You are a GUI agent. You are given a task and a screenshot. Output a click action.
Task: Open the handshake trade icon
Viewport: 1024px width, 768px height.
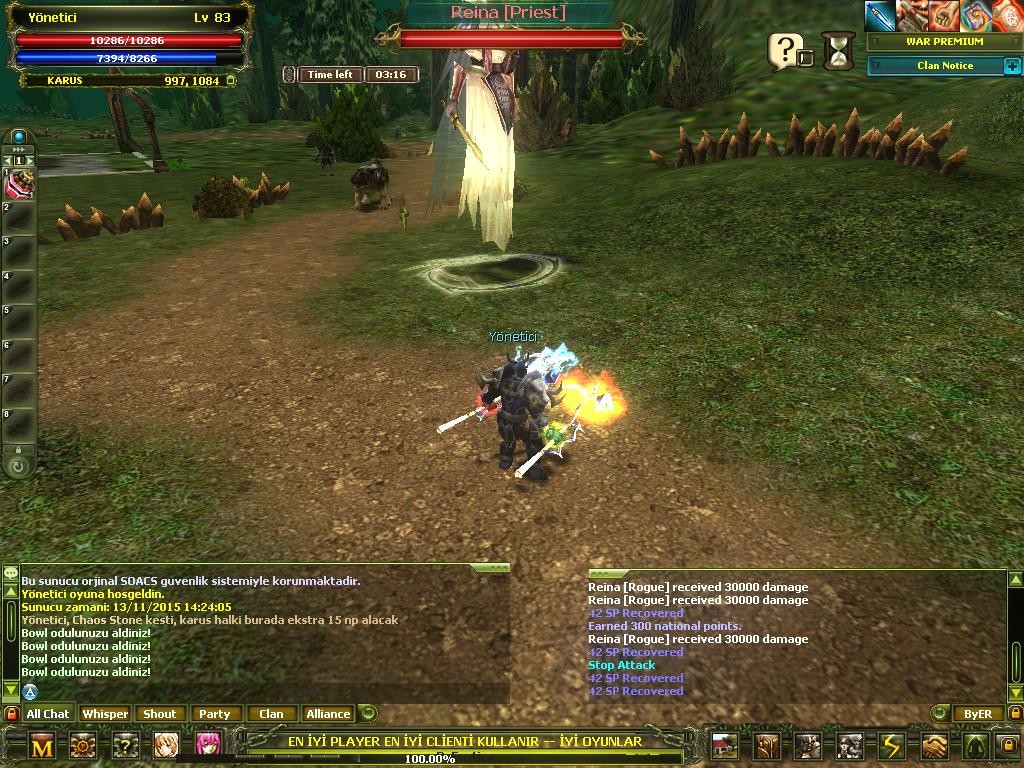point(933,746)
